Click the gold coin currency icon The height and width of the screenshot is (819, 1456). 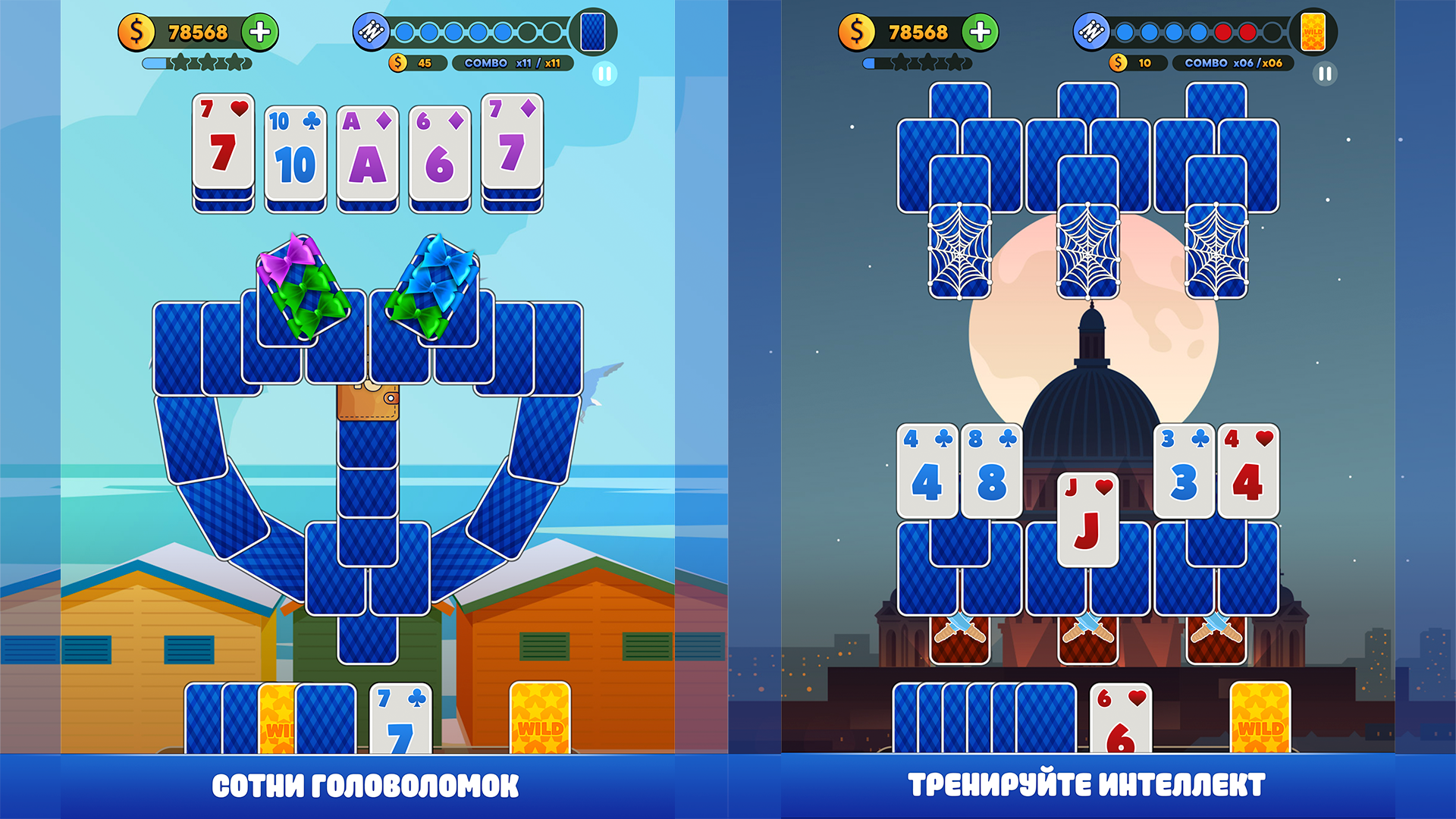pyautogui.click(x=137, y=33)
